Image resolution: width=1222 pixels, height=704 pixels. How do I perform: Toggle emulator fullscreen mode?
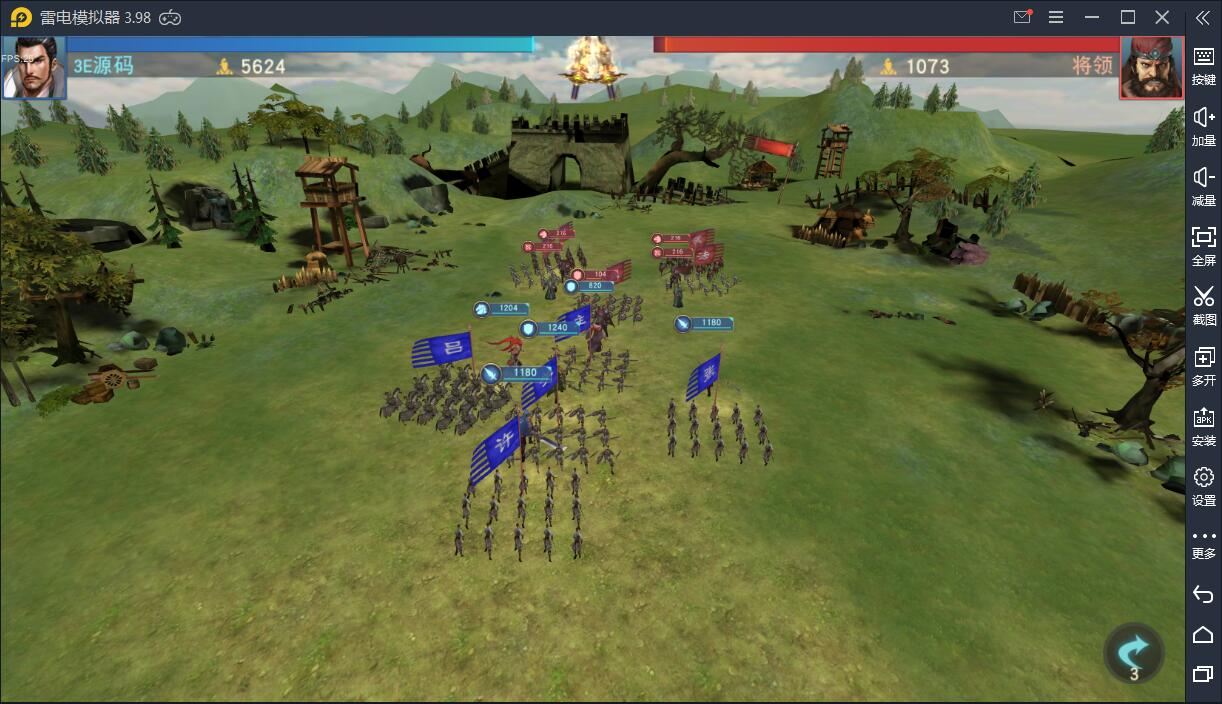[1203, 244]
